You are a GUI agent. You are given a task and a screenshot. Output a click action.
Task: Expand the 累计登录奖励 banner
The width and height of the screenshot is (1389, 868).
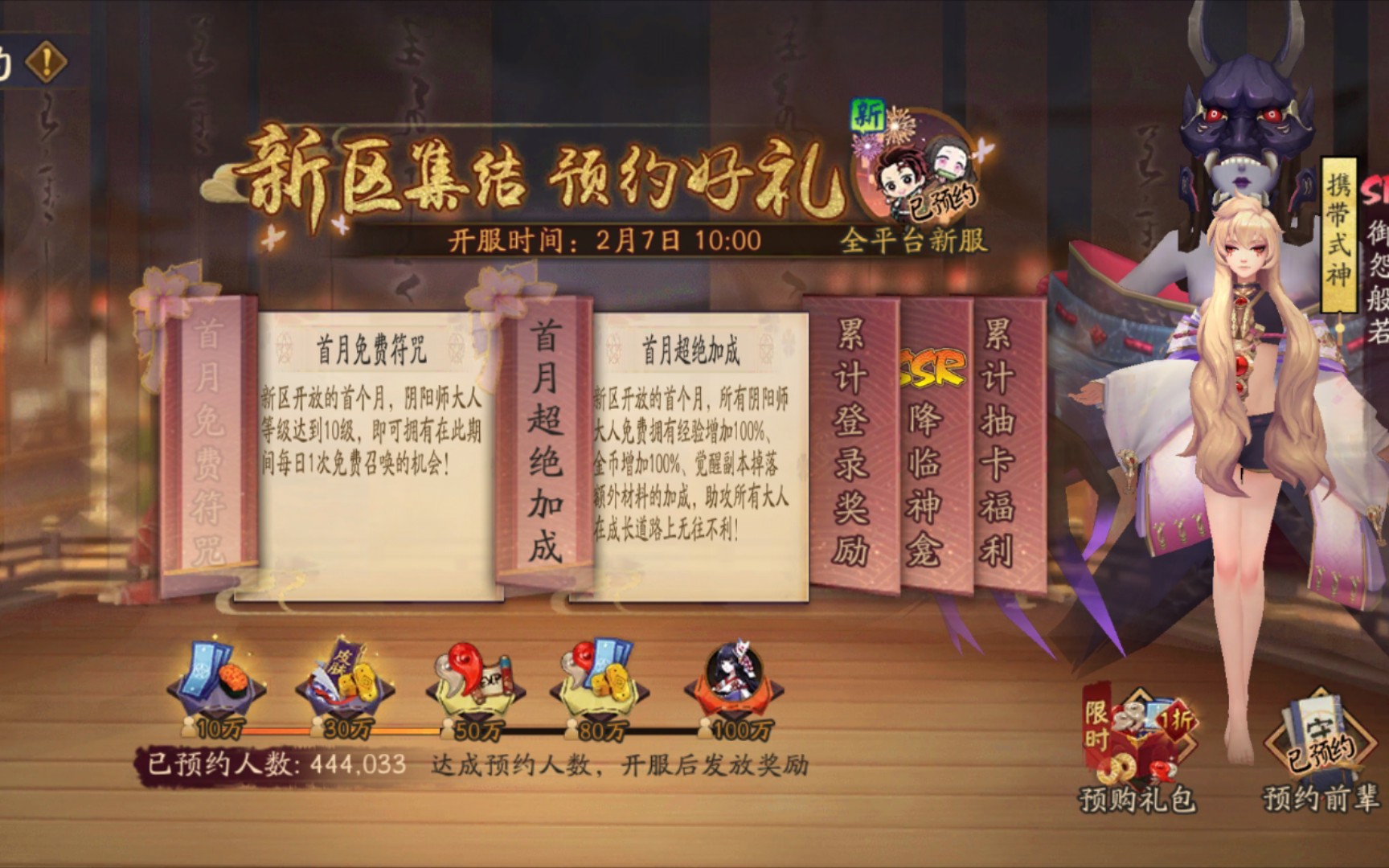854,434
